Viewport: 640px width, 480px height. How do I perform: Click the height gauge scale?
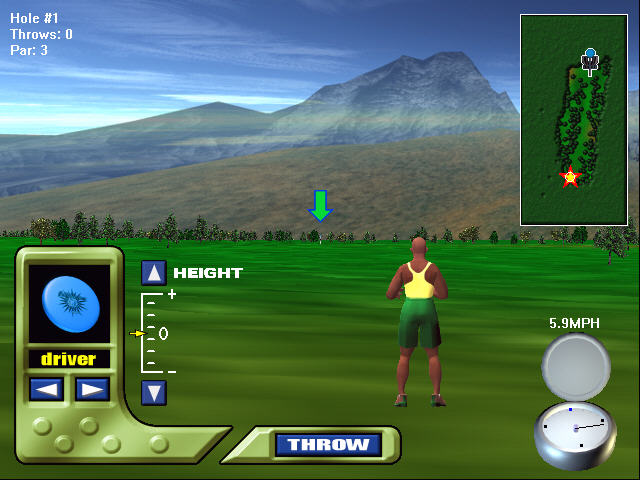tap(153, 333)
